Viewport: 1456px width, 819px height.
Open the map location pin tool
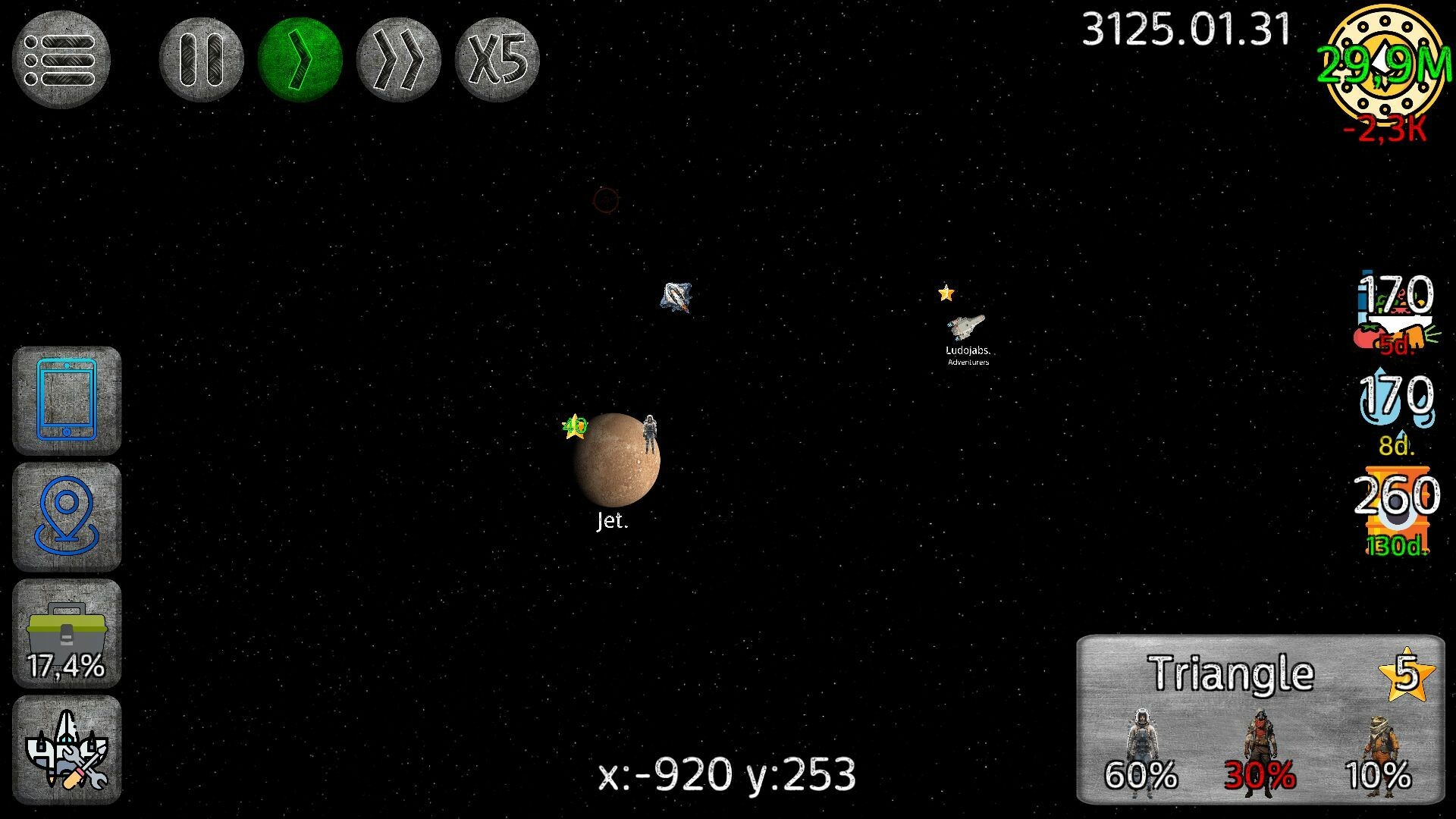pos(67,517)
